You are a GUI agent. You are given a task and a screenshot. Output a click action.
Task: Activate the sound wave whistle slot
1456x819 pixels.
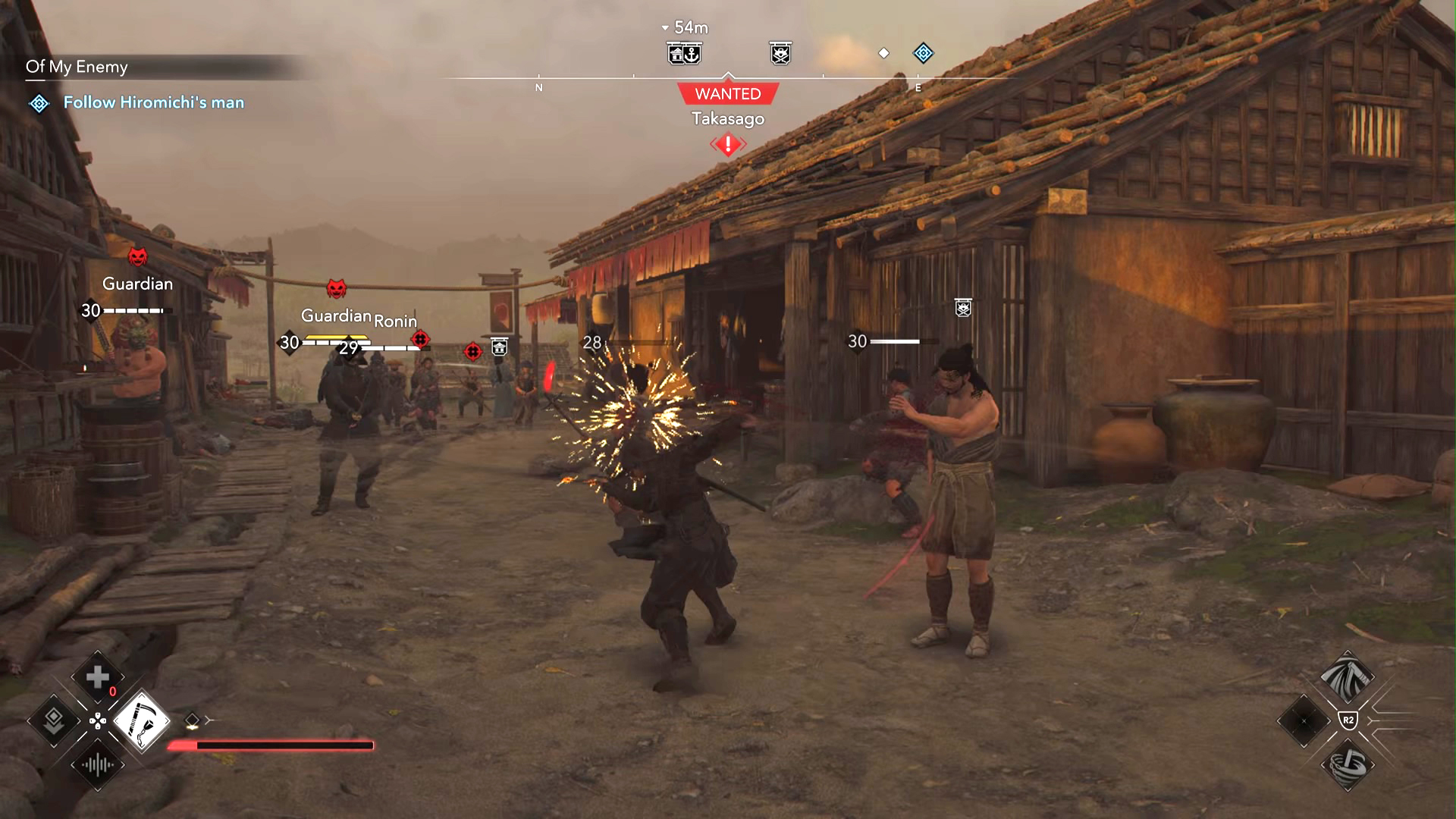tap(98, 765)
